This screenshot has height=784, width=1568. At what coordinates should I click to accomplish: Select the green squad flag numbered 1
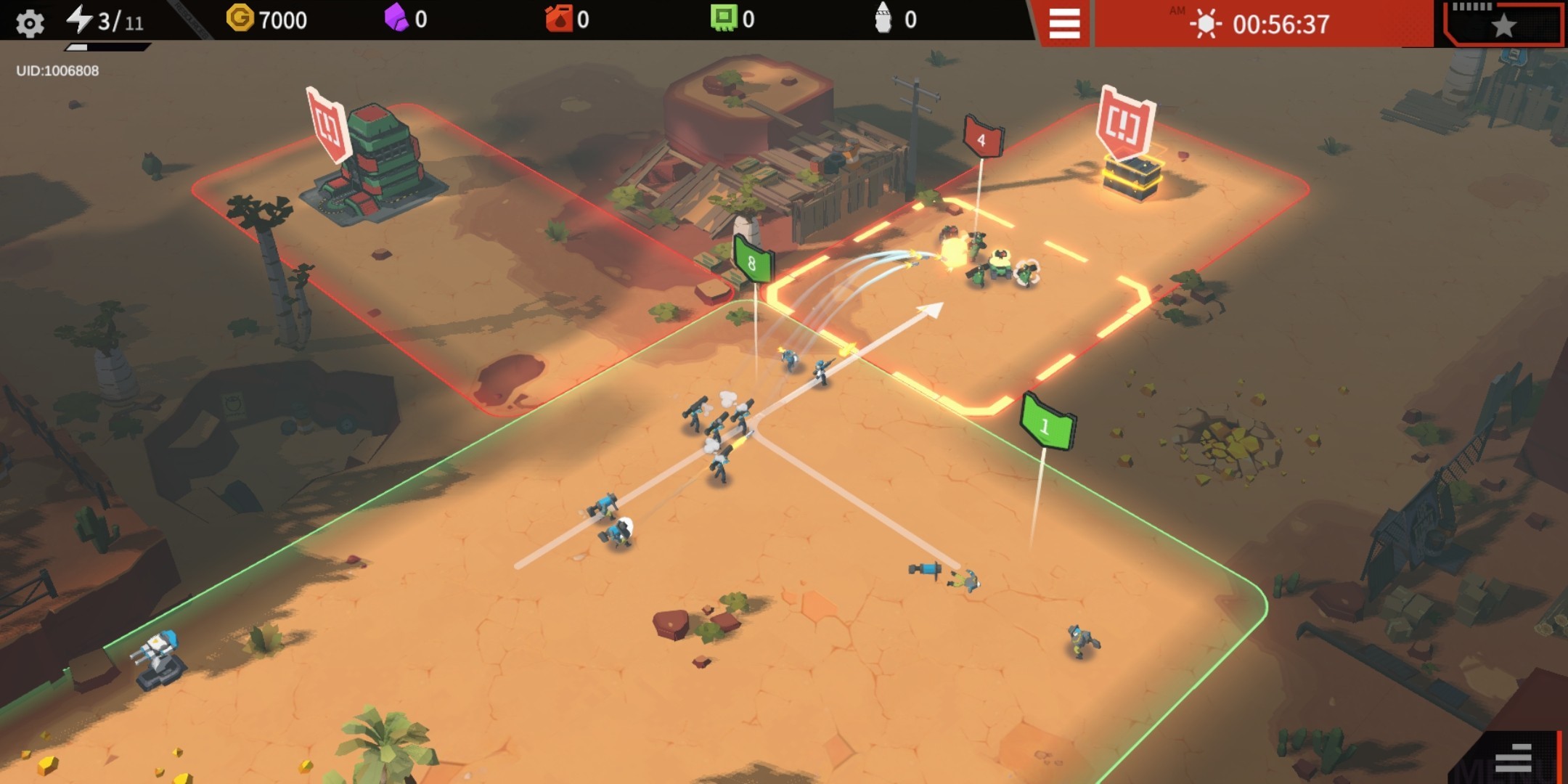click(x=1047, y=423)
